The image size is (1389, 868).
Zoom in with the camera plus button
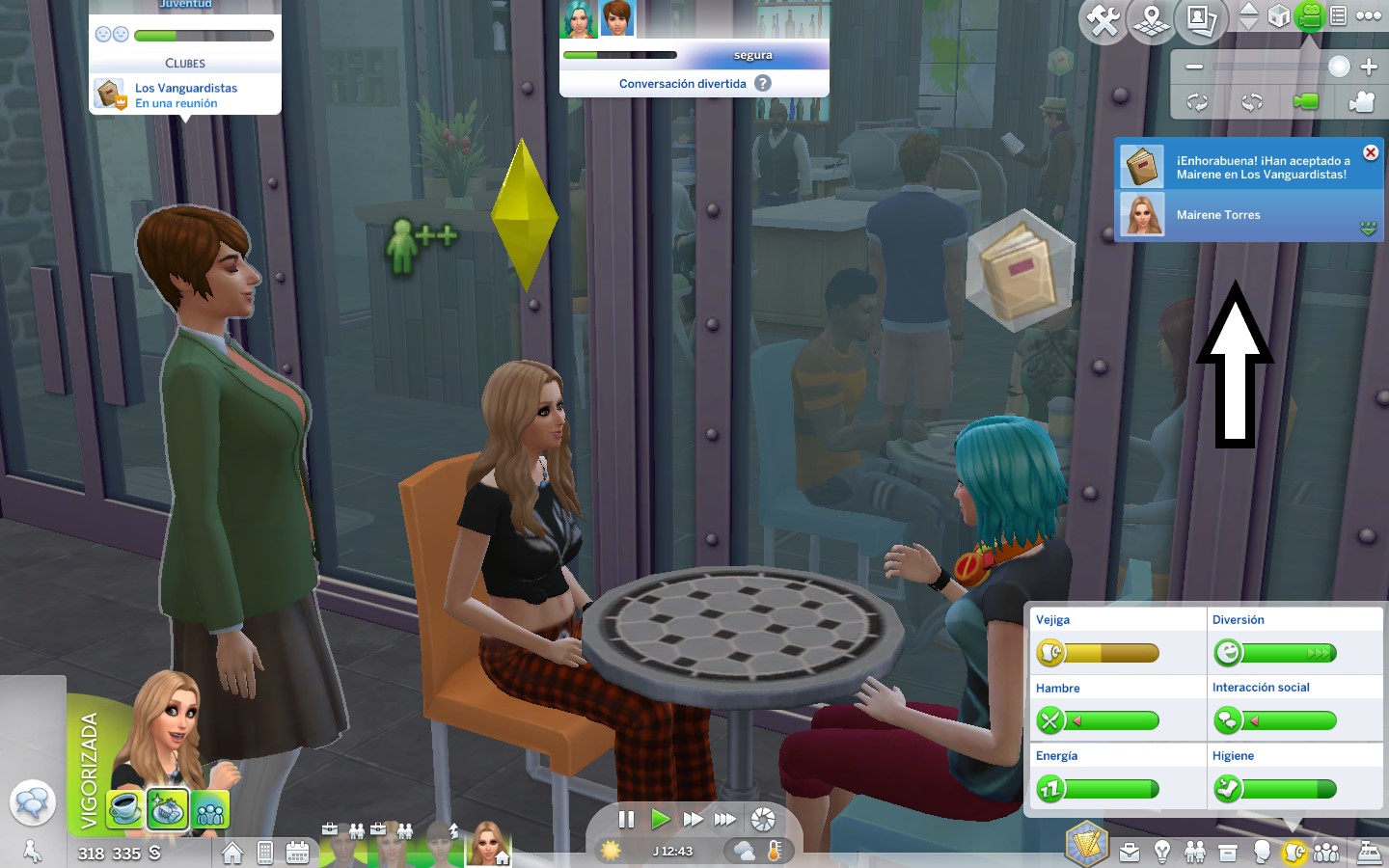1369,67
